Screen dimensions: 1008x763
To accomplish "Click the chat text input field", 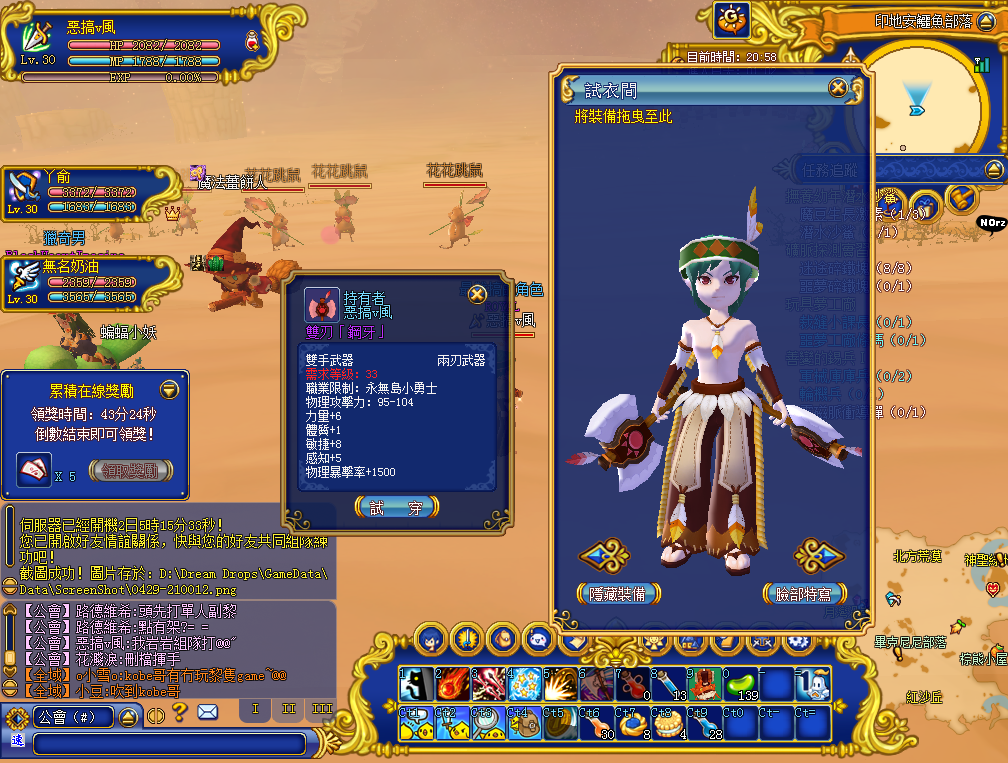I will pos(168,743).
